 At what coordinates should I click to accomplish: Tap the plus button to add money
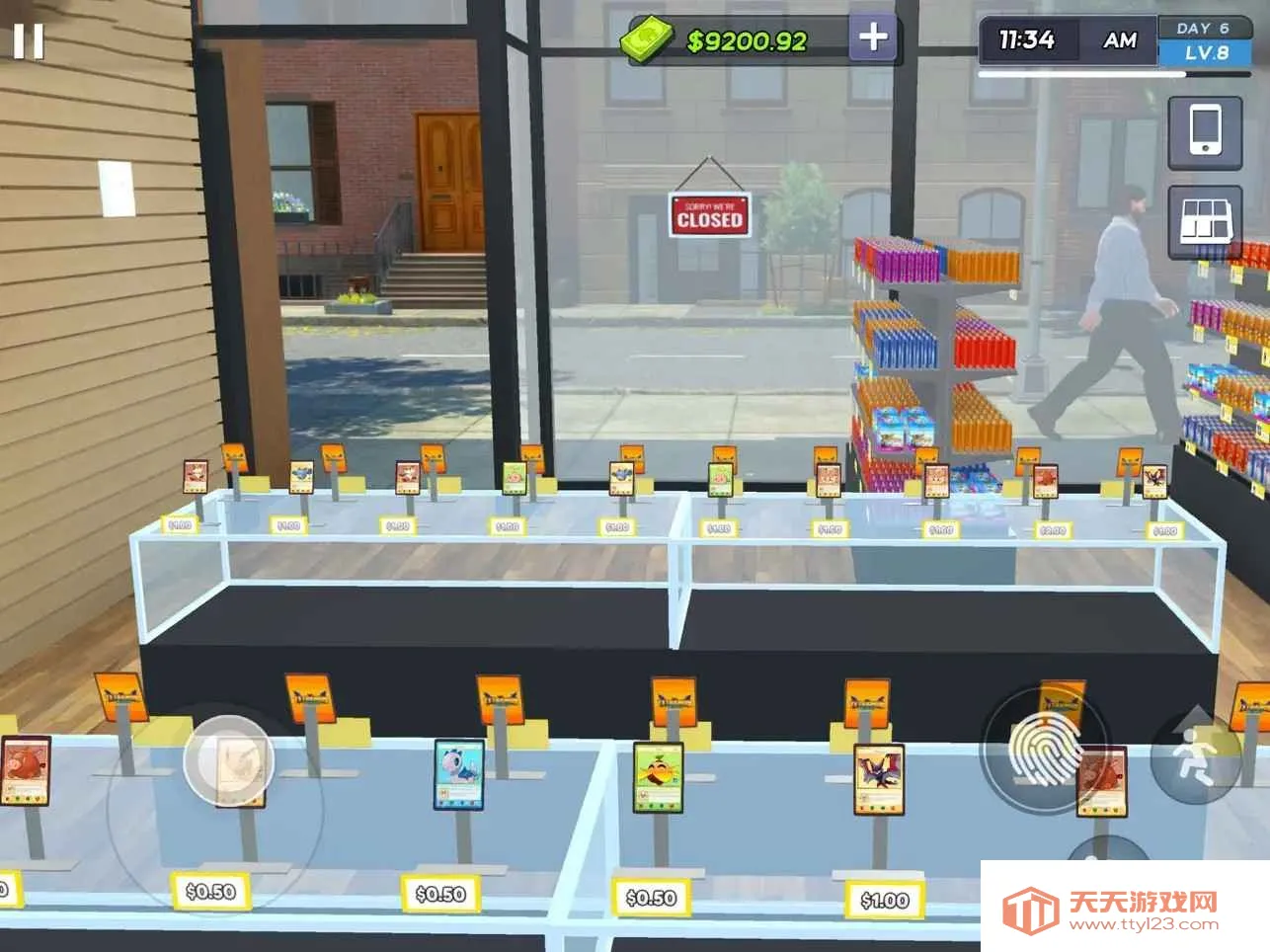pyautogui.click(x=873, y=39)
